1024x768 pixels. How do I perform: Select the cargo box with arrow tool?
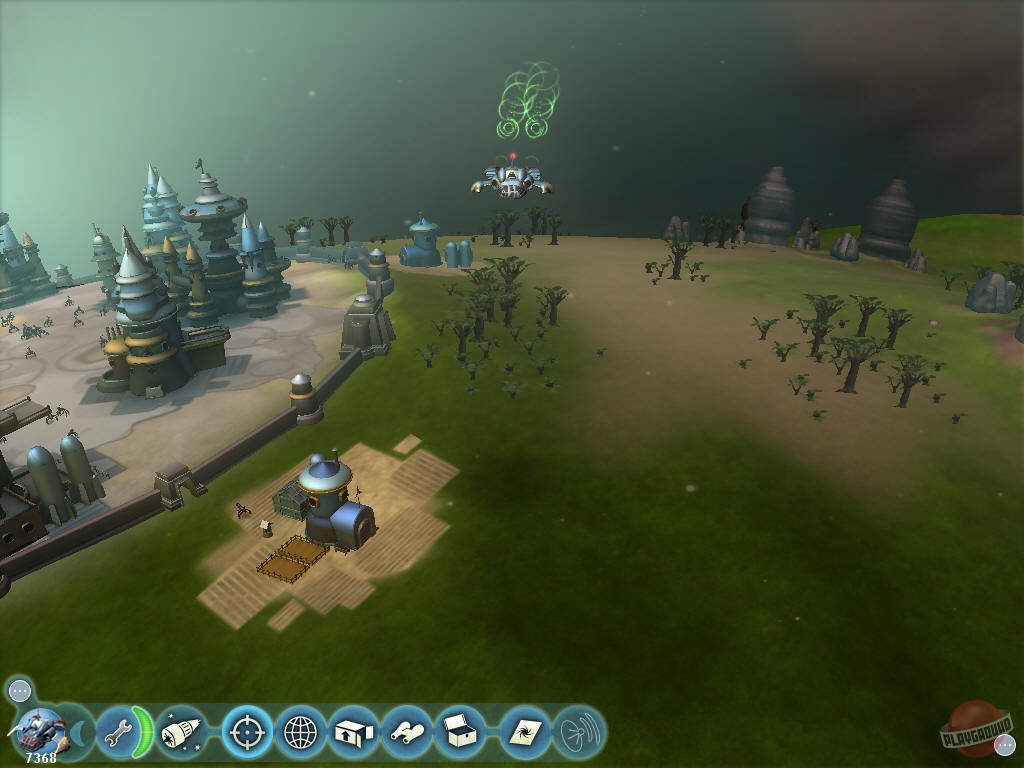pyautogui.click(x=354, y=733)
